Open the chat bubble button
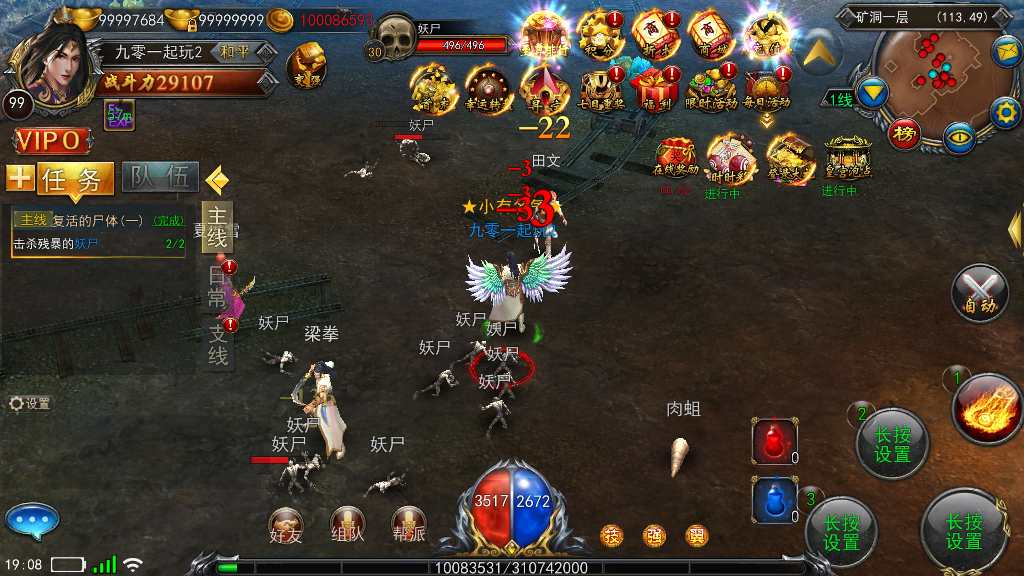1024x576 pixels. (32, 521)
